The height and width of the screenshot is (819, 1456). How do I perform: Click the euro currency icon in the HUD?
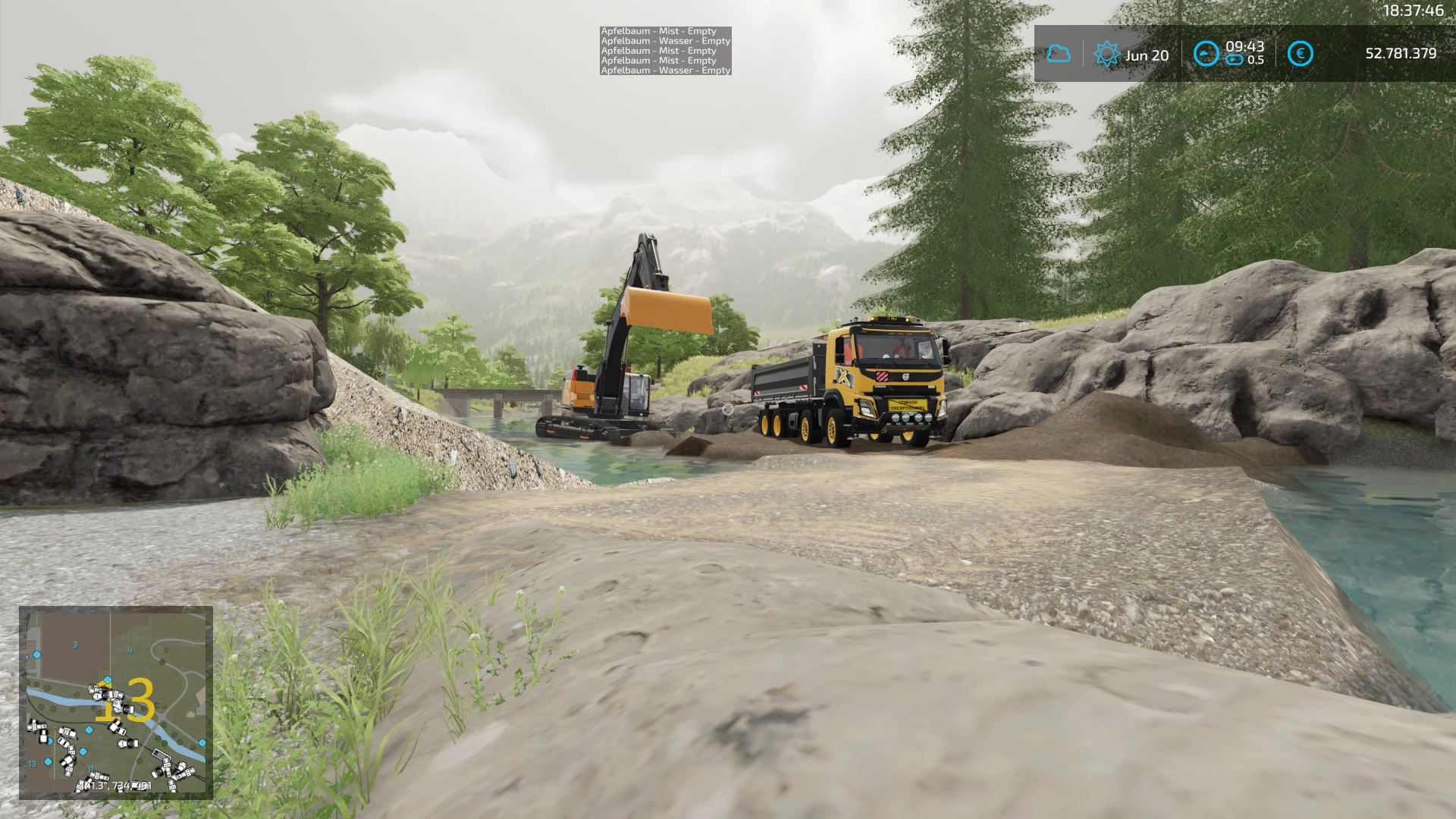click(1300, 53)
